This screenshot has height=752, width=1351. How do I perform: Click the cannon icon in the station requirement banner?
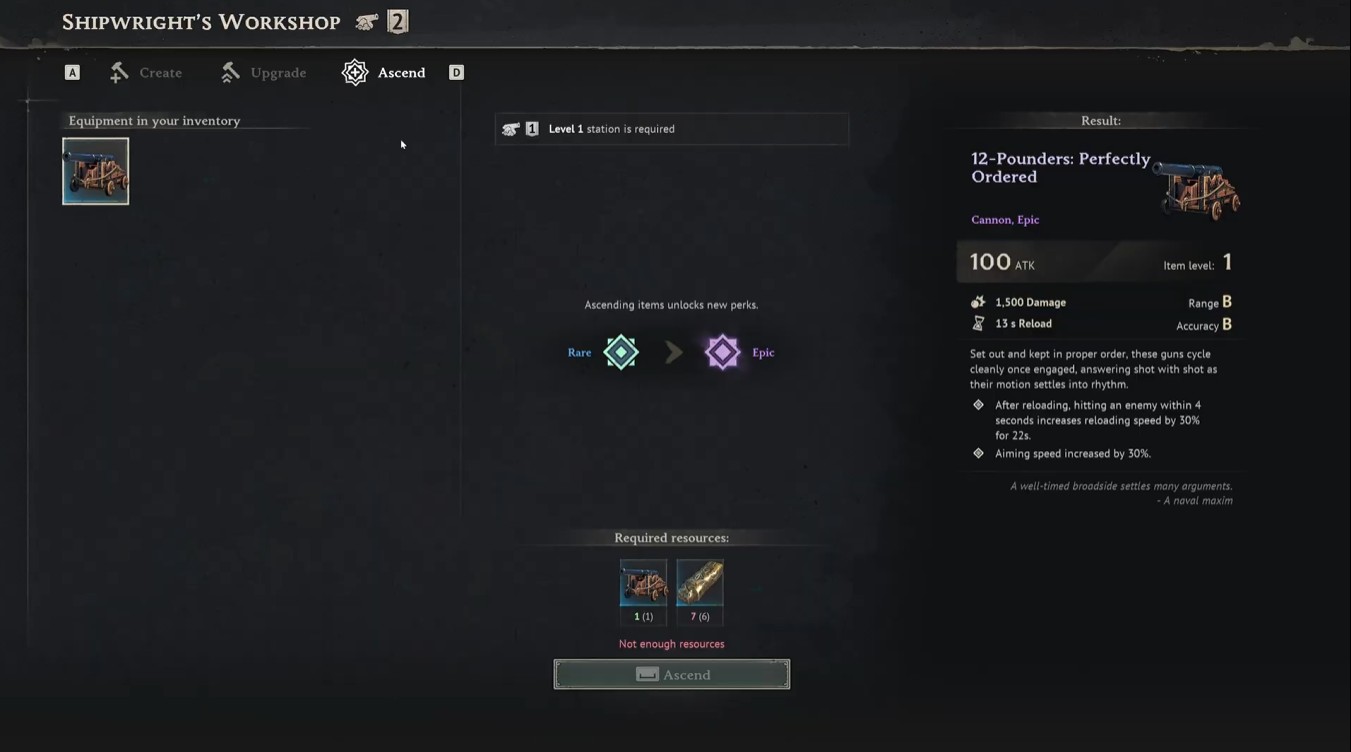coord(511,128)
